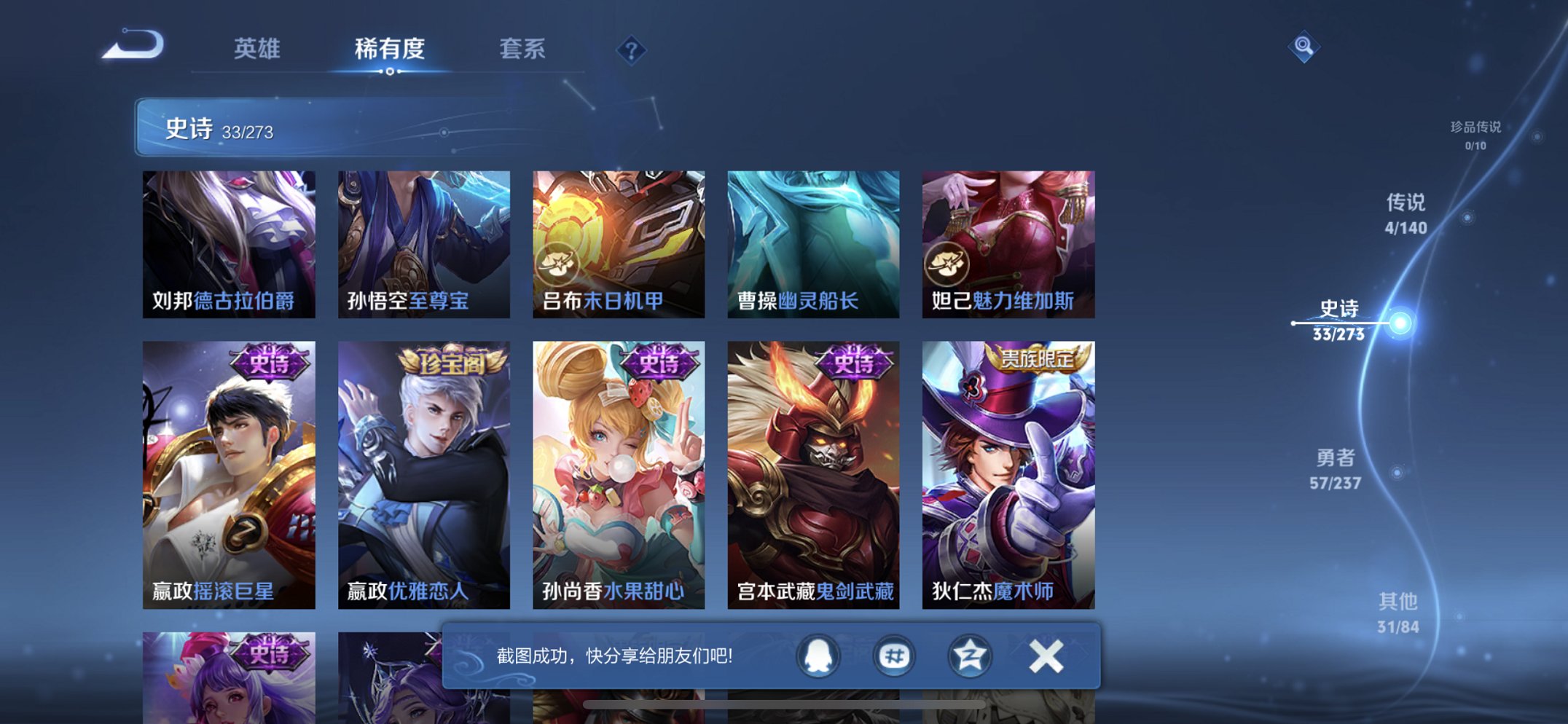Switch to the 英雄 tab
The width and height of the screenshot is (1568, 724).
pyautogui.click(x=256, y=50)
